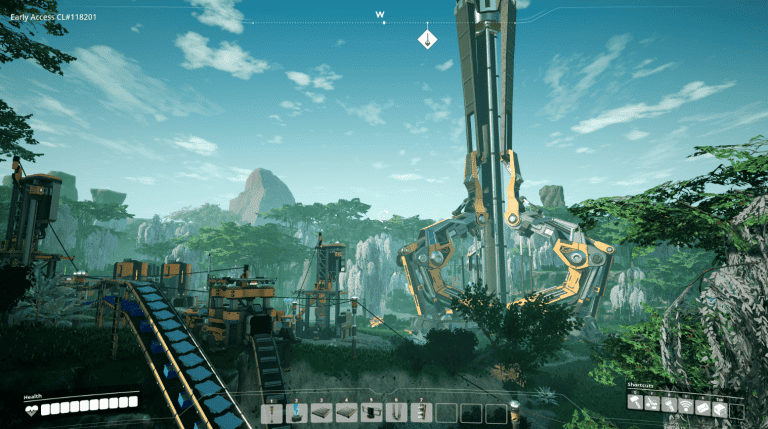Toggle the flashlight shortcut

coord(669,403)
